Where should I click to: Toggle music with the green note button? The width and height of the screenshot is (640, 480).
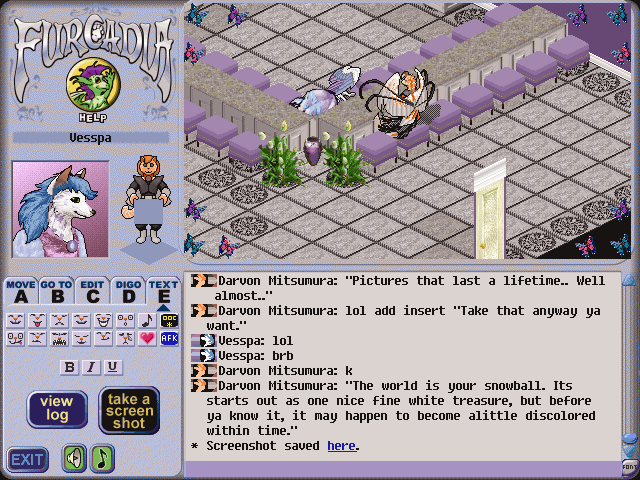click(x=103, y=458)
